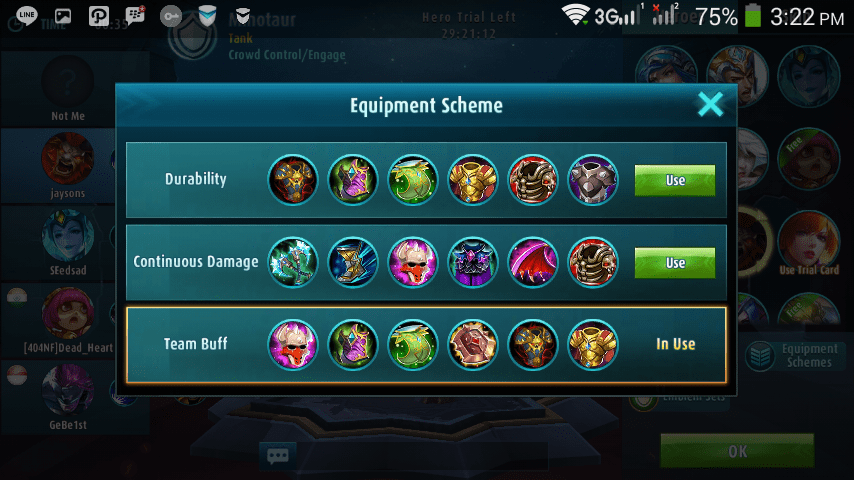Open the chat speech bubble
Image resolution: width=854 pixels, height=480 pixels.
[x=278, y=456]
